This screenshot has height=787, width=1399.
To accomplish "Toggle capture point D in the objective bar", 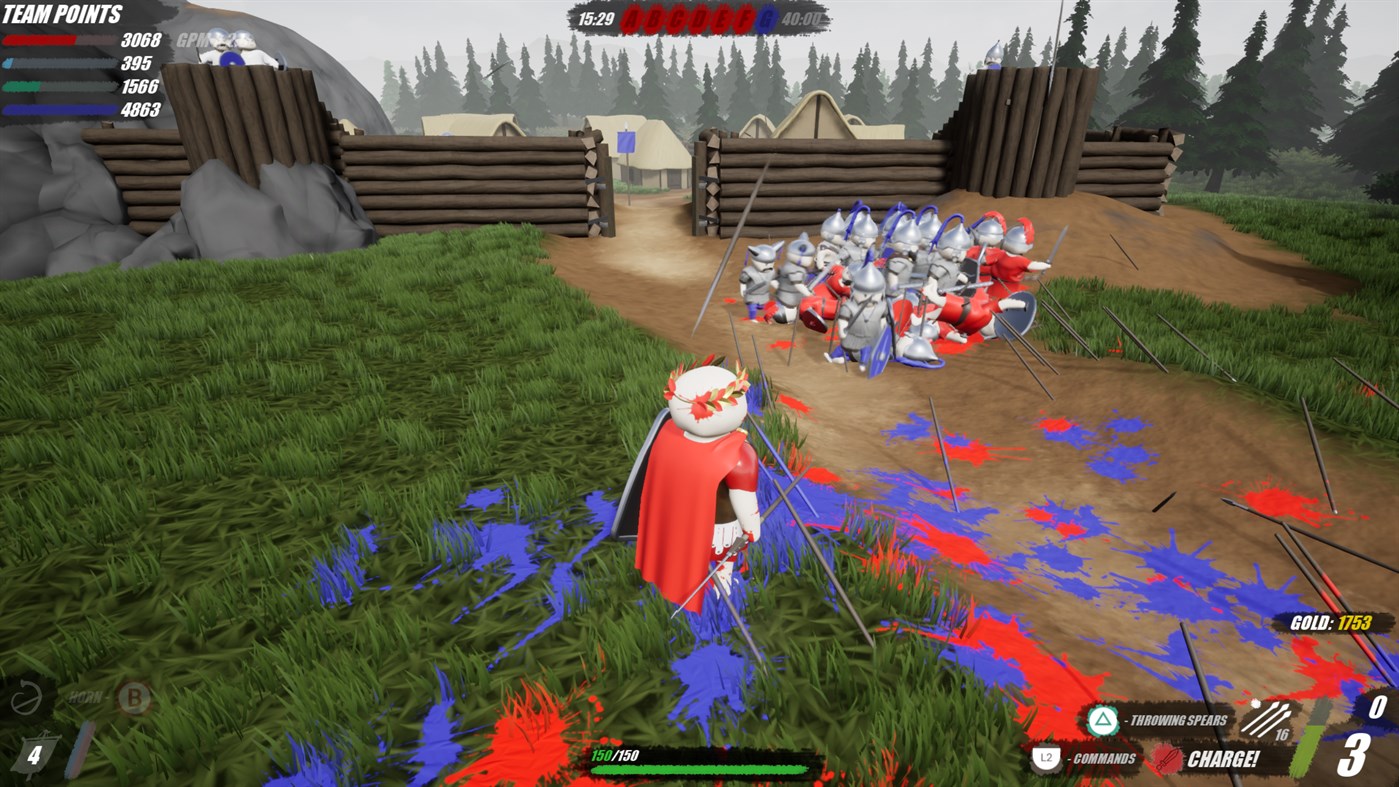I will 699,18.
